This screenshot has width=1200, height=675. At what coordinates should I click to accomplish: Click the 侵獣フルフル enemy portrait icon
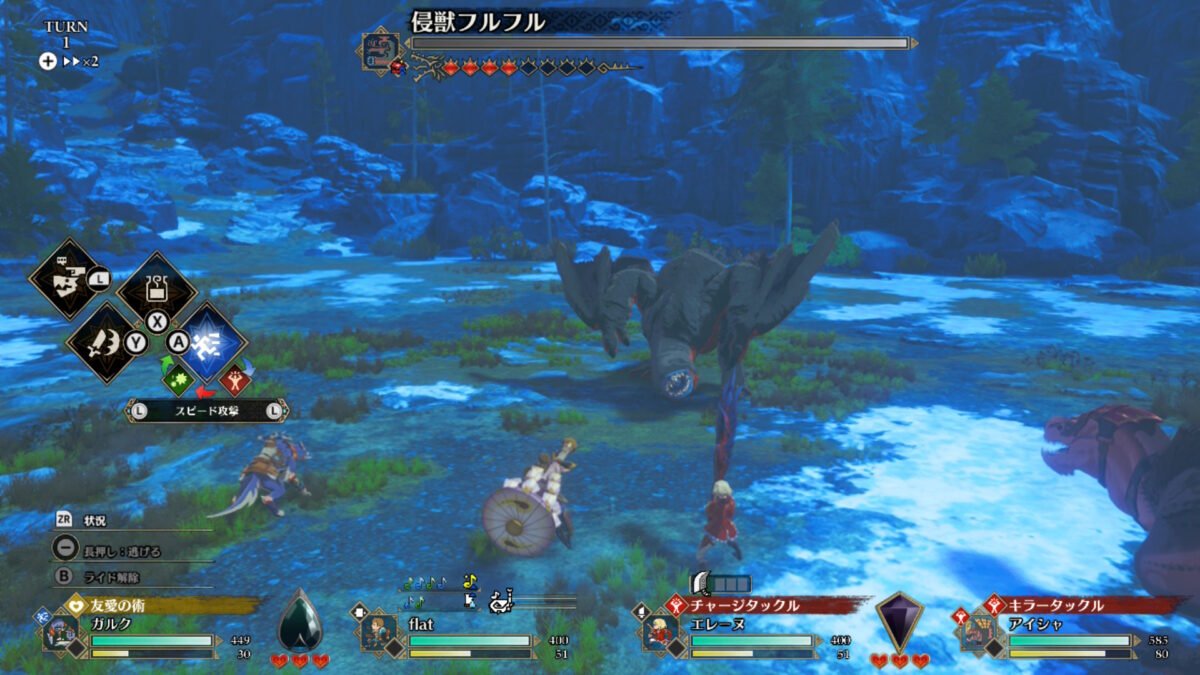click(x=381, y=48)
